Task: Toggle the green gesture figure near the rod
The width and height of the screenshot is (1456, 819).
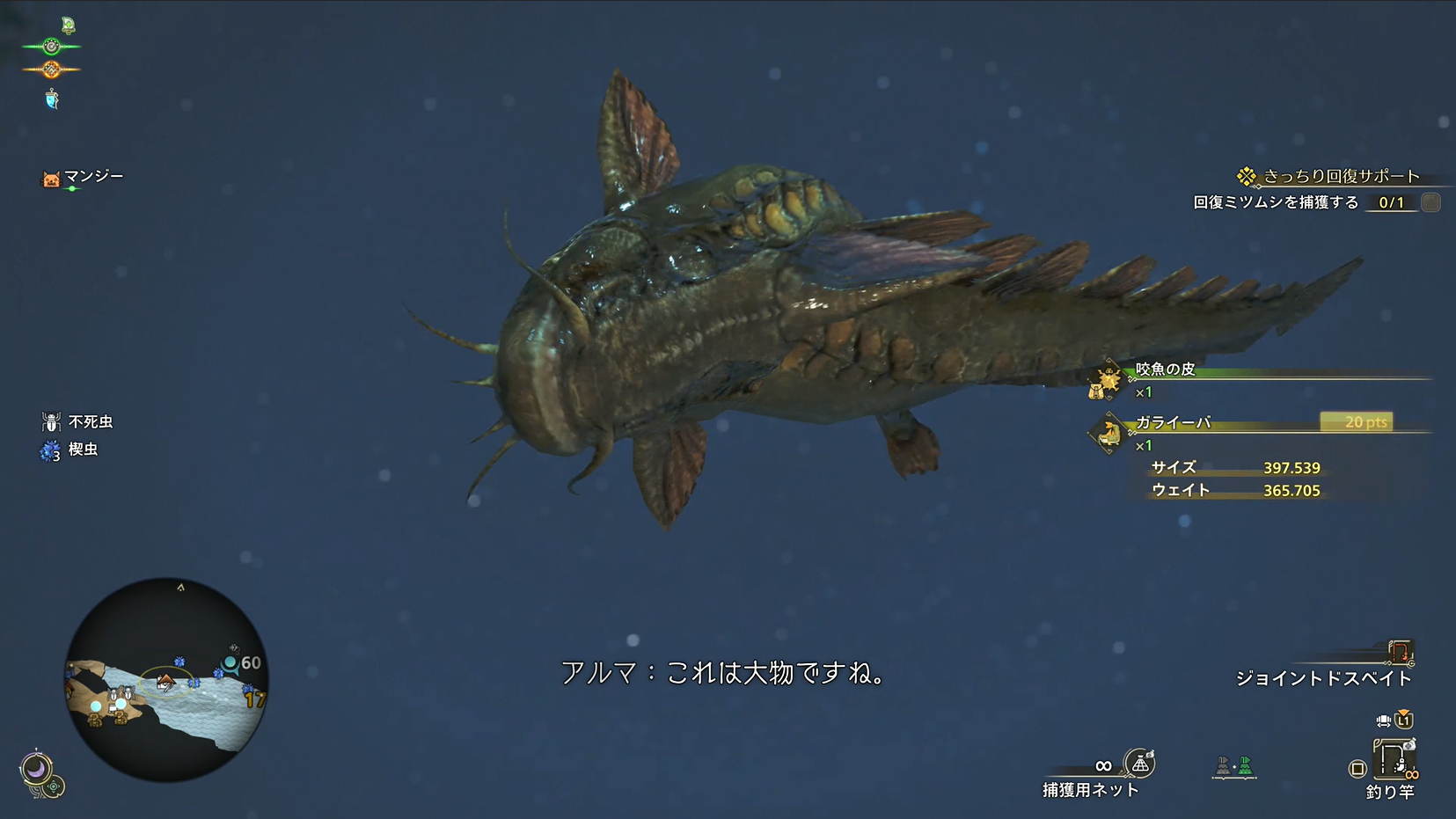Action: tap(1244, 765)
